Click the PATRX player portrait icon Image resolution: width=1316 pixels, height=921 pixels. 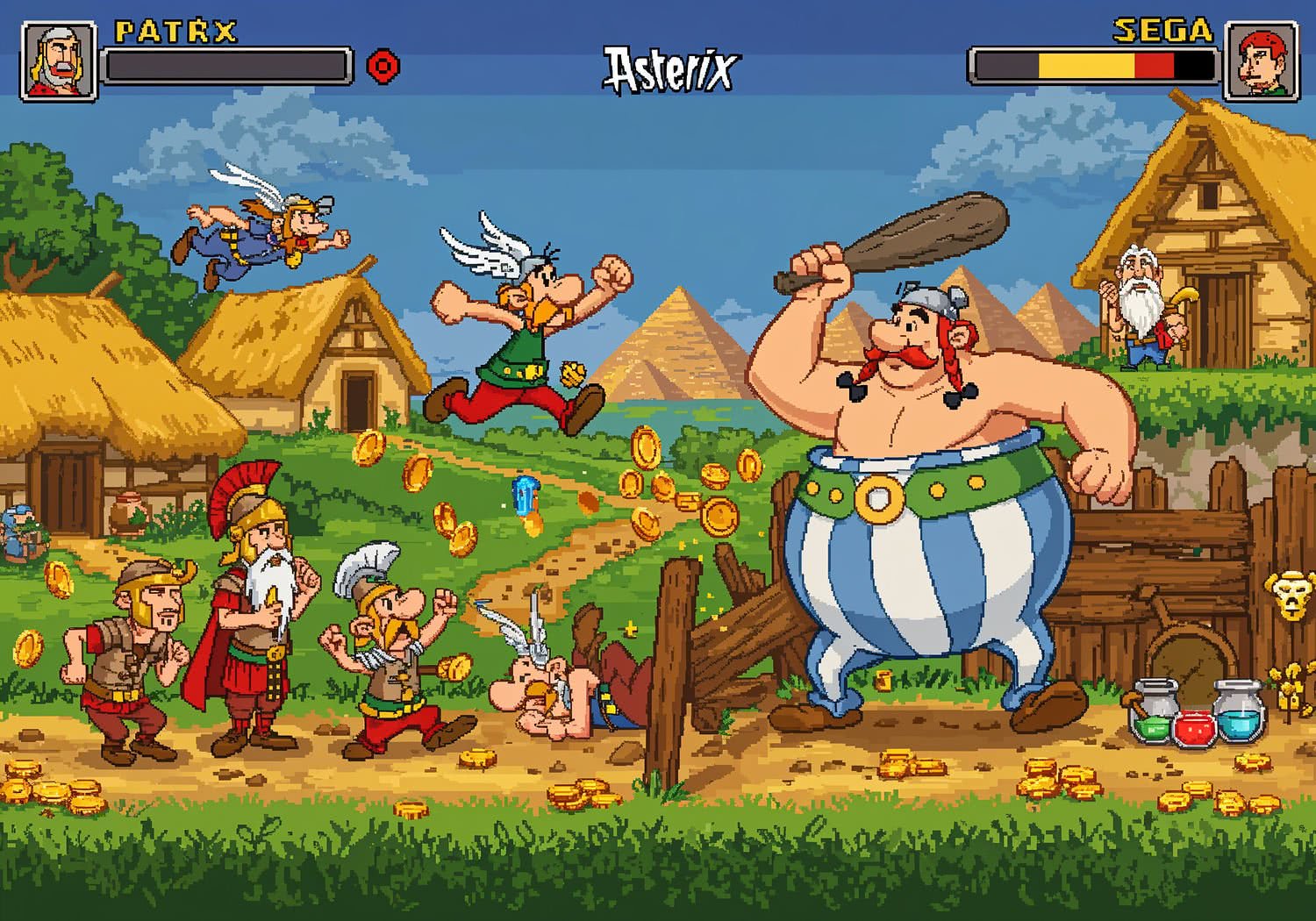point(57,61)
